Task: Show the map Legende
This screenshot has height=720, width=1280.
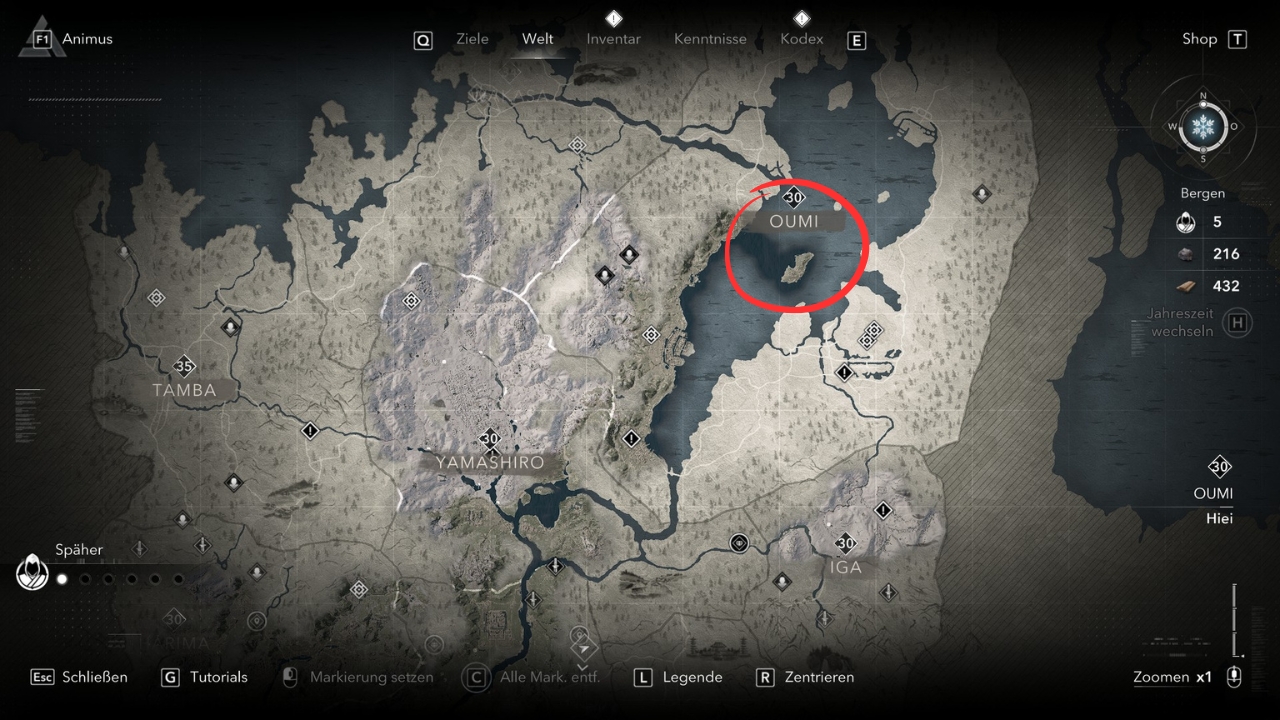Action: click(692, 677)
